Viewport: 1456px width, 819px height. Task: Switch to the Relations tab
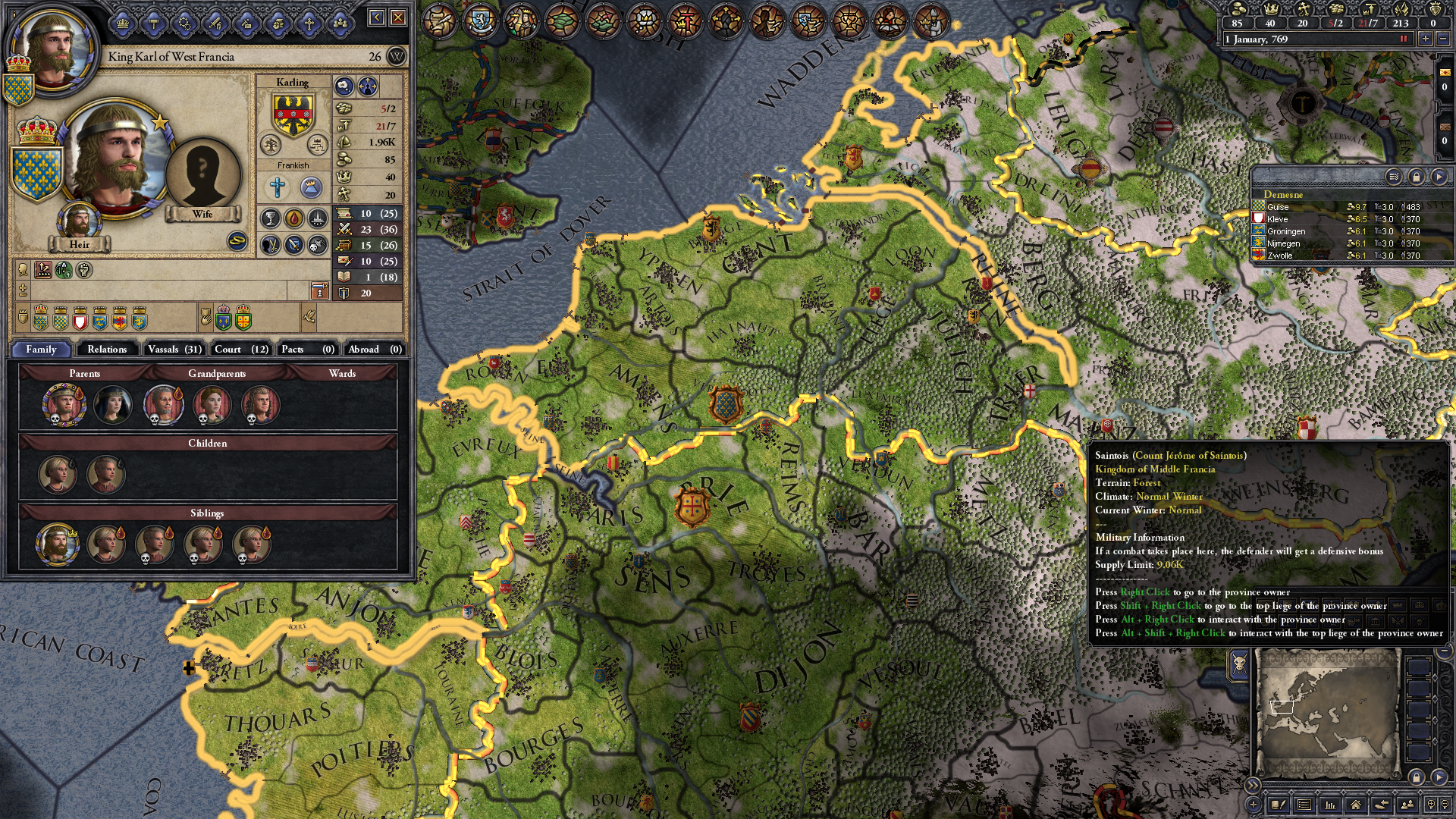(x=107, y=349)
